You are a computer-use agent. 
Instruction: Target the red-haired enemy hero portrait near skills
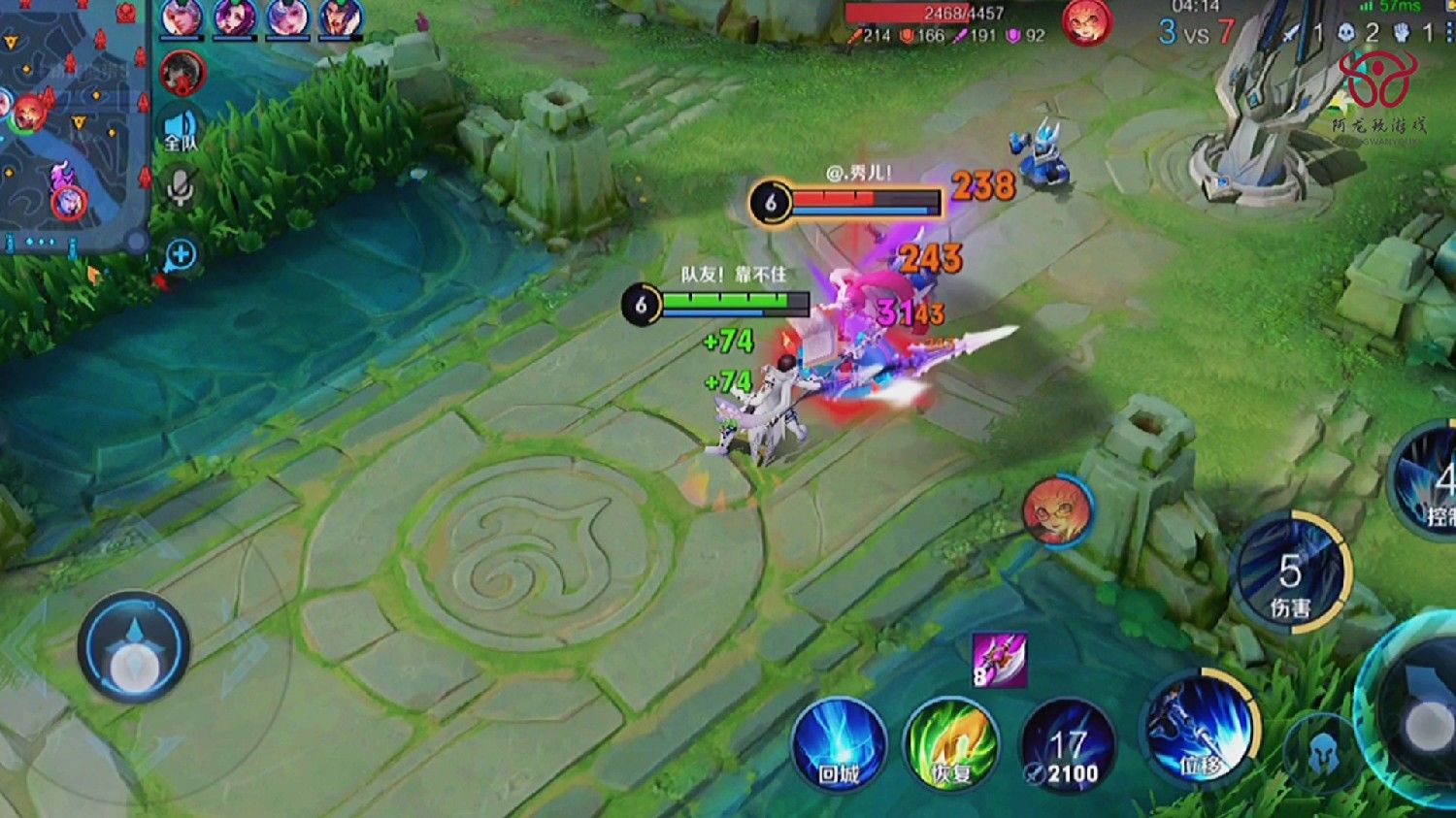1057,509
